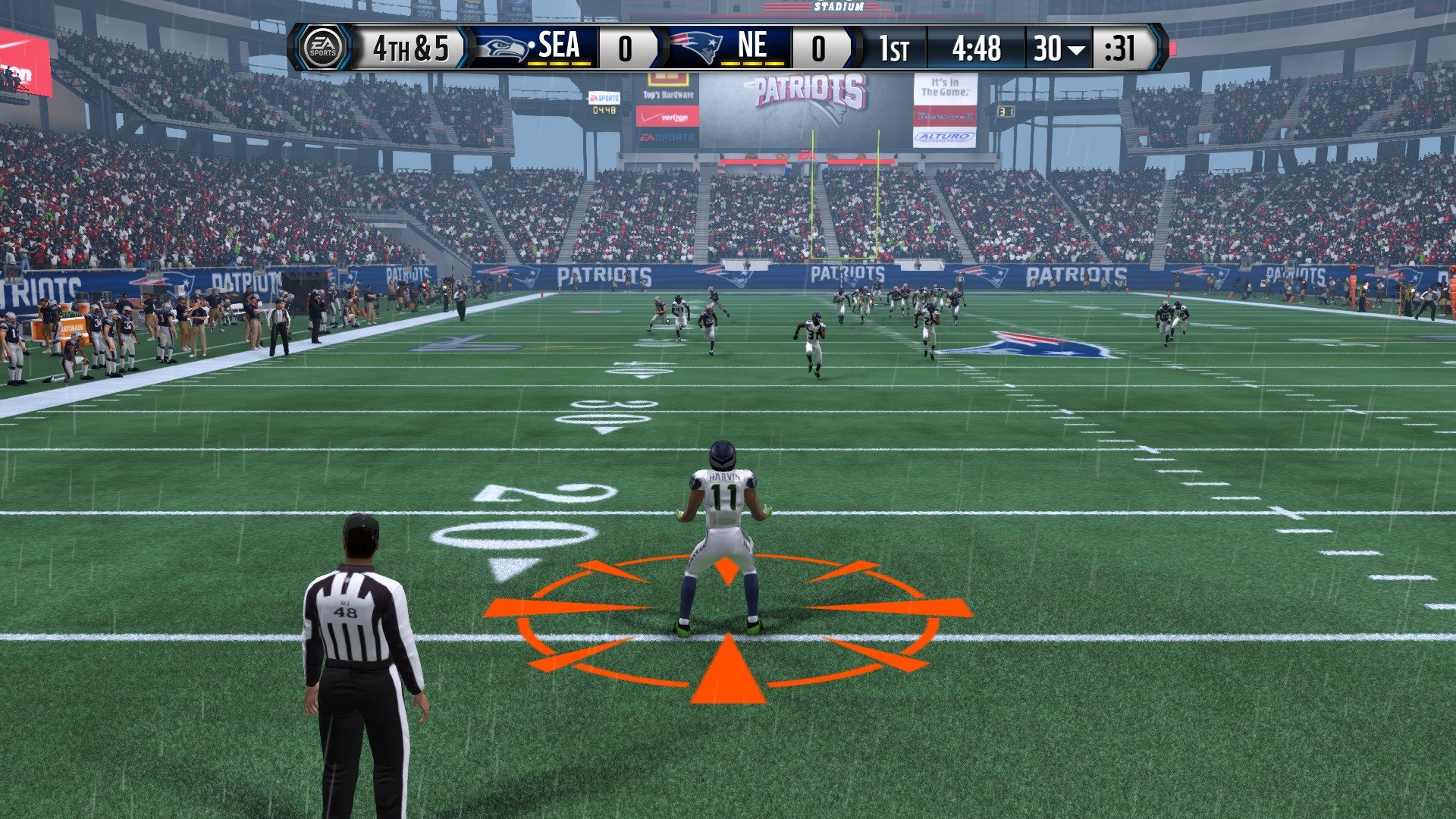
Task: Select the Patriots team logo in the HUD
Action: click(694, 48)
